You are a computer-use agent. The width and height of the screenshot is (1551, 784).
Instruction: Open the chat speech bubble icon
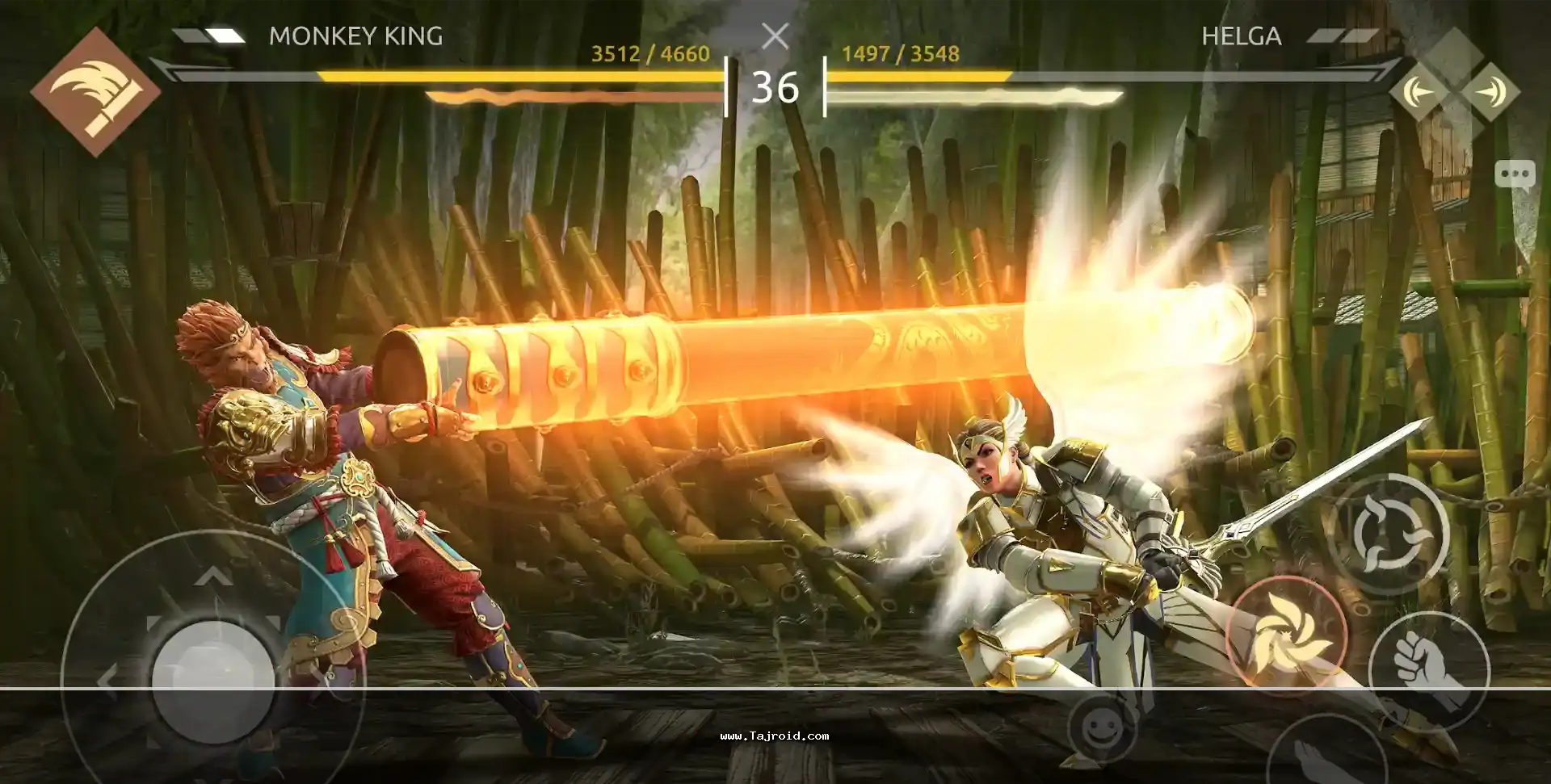(x=1514, y=174)
